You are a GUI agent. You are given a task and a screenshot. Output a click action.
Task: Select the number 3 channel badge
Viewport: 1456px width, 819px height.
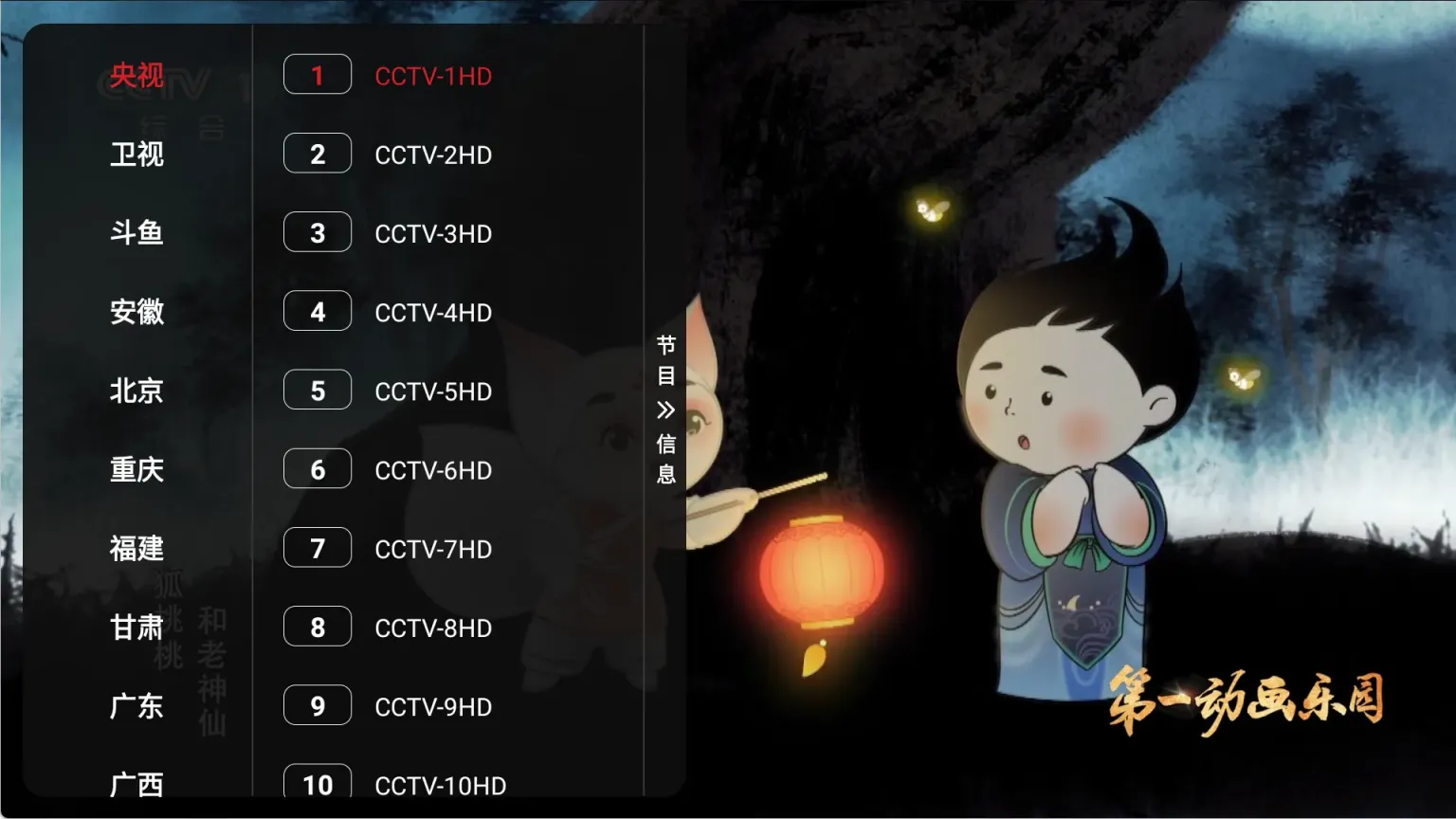(x=317, y=232)
